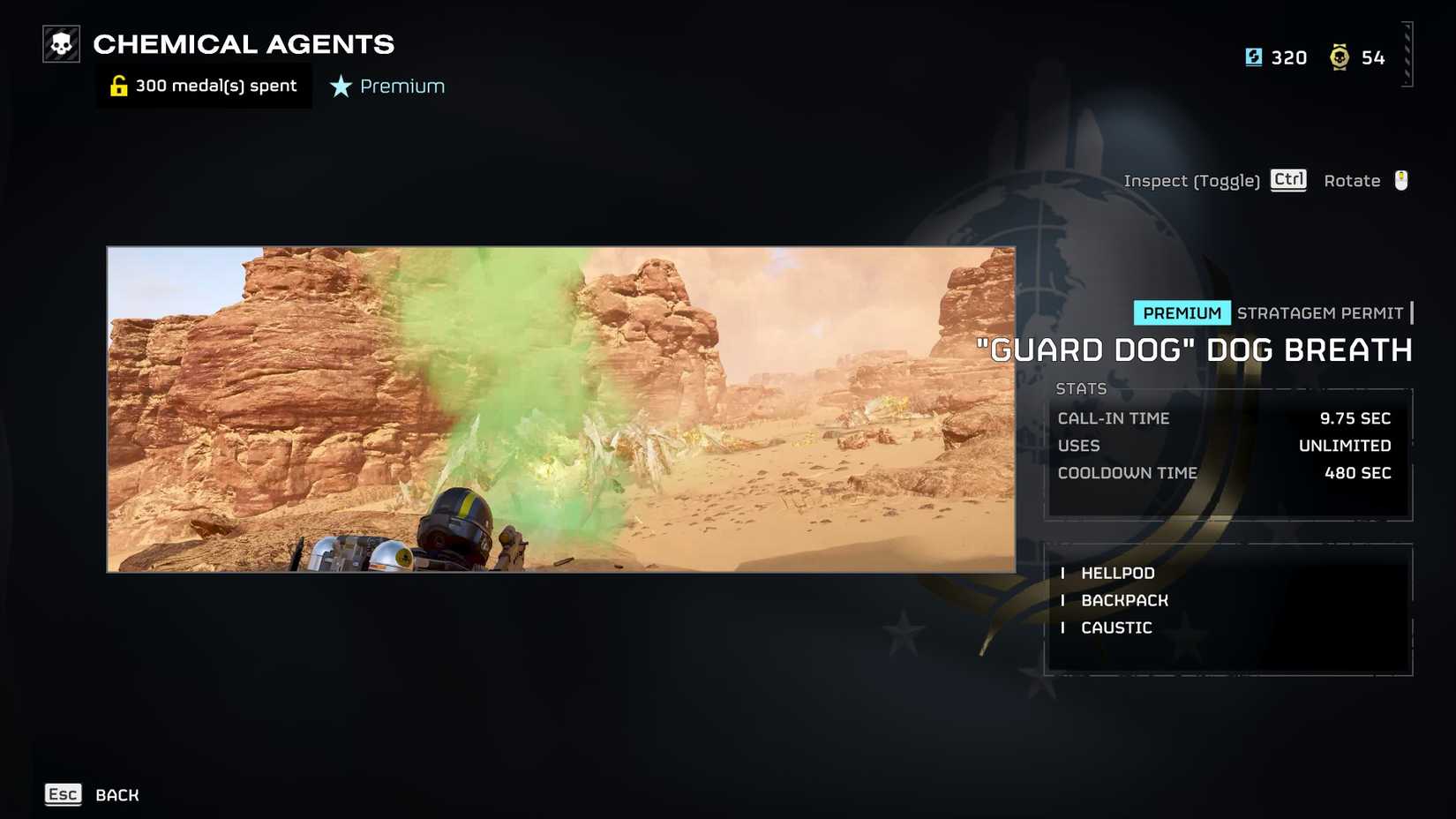Expand the BACKPACK tag entry
This screenshot has height=819, width=1456.
click(1124, 600)
